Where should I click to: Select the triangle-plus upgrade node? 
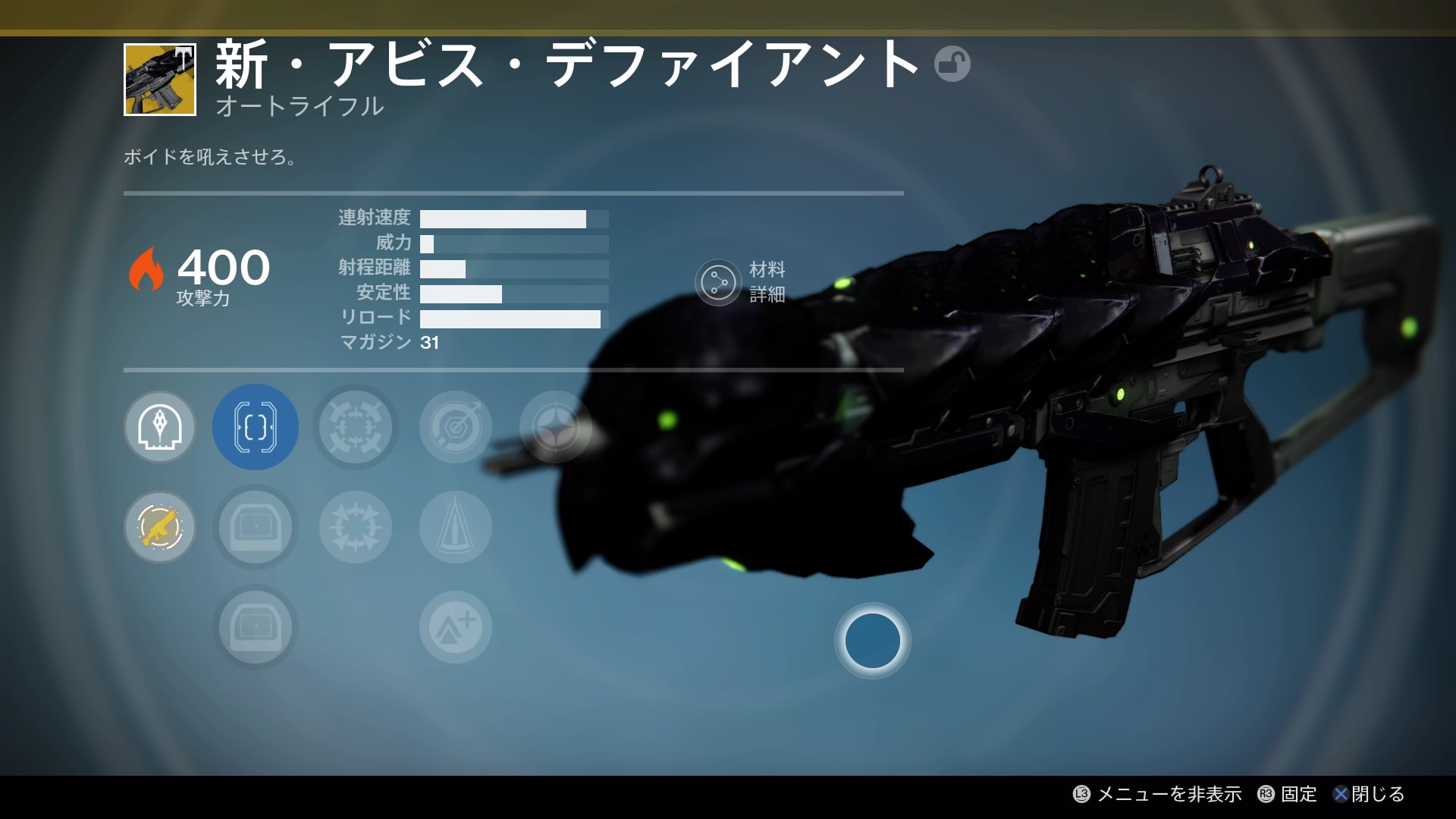click(x=456, y=627)
